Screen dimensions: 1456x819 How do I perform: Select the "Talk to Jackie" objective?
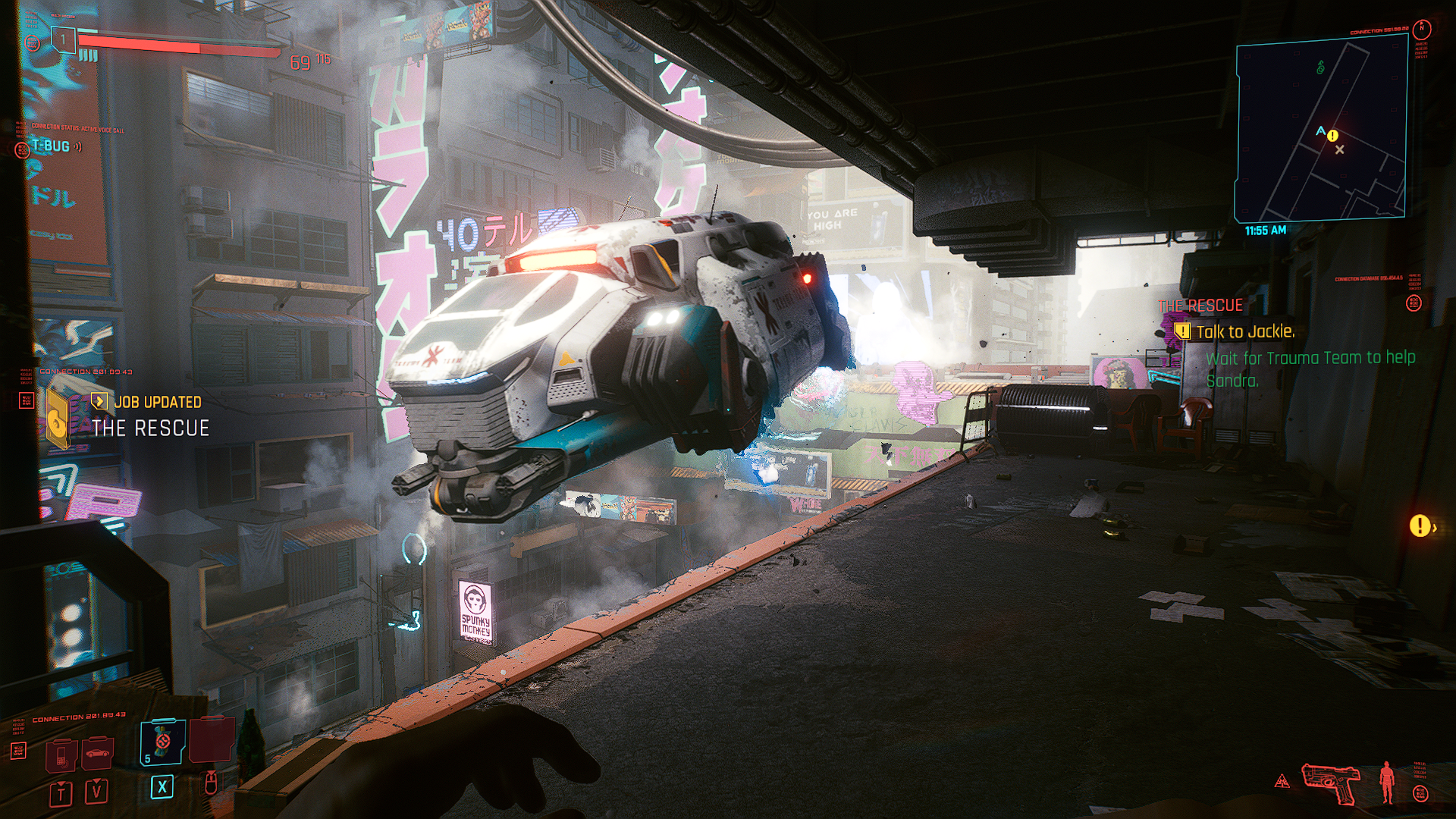click(1244, 331)
